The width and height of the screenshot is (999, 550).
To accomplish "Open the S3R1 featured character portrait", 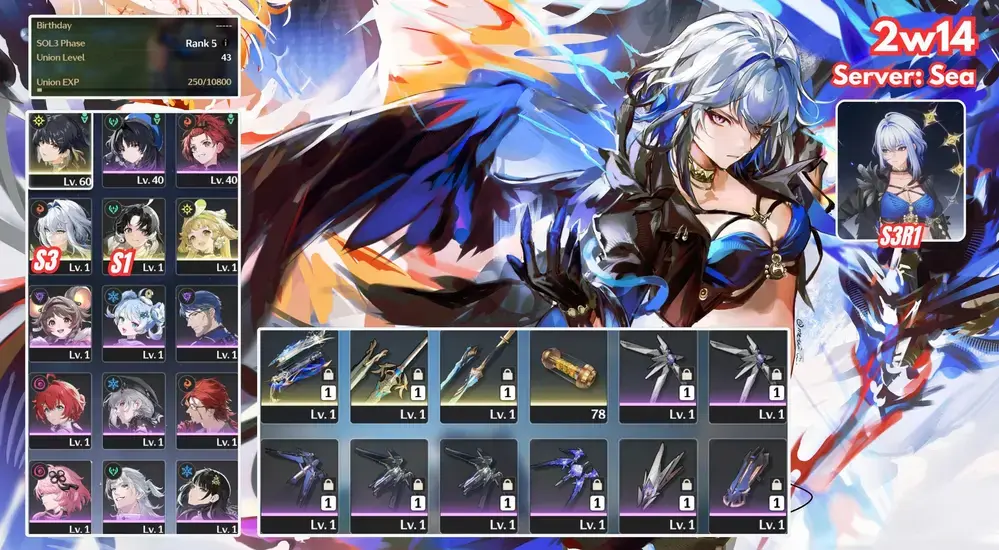I will coord(900,170).
